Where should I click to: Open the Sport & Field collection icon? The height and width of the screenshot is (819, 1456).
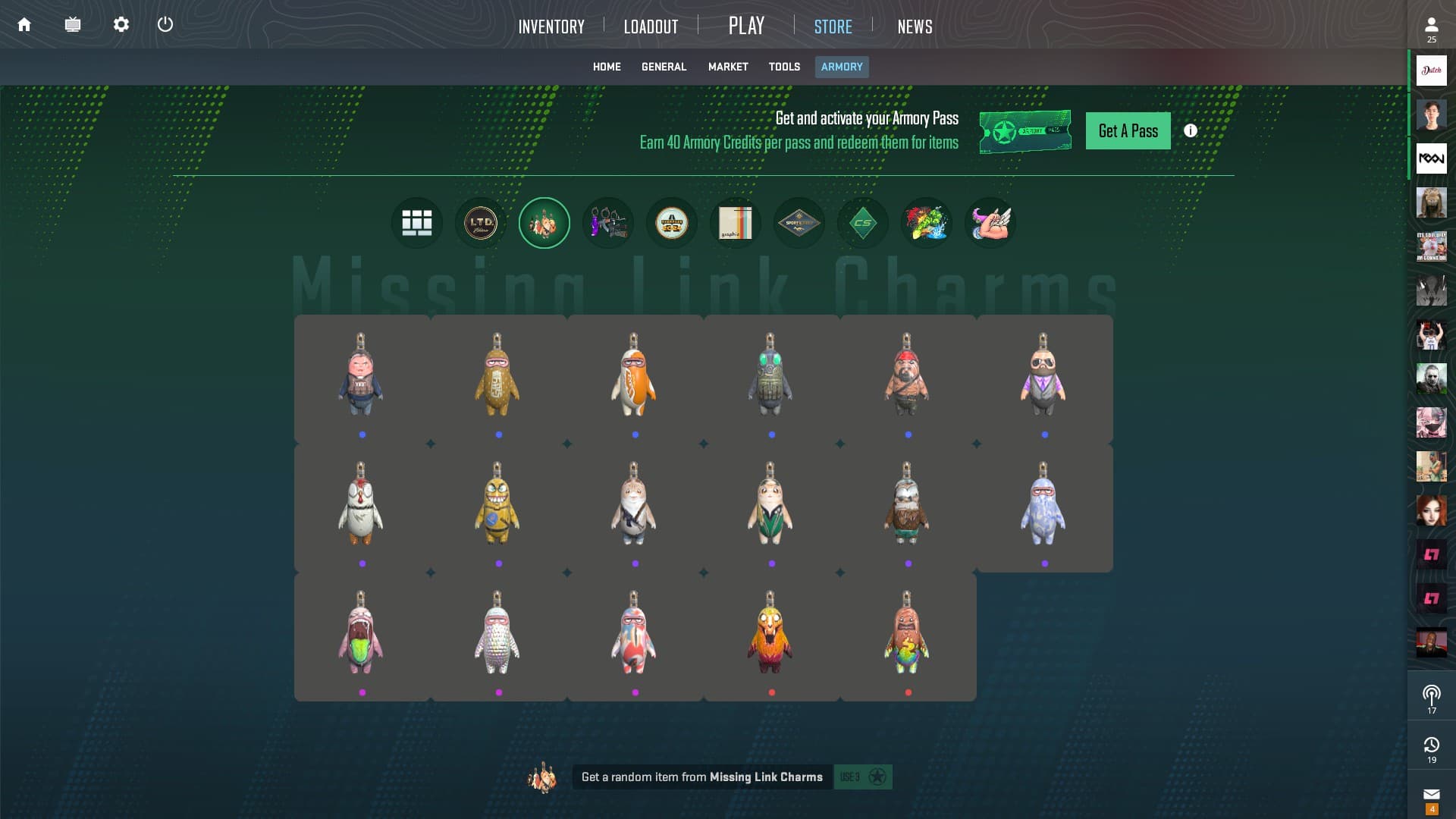click(799, 222)
